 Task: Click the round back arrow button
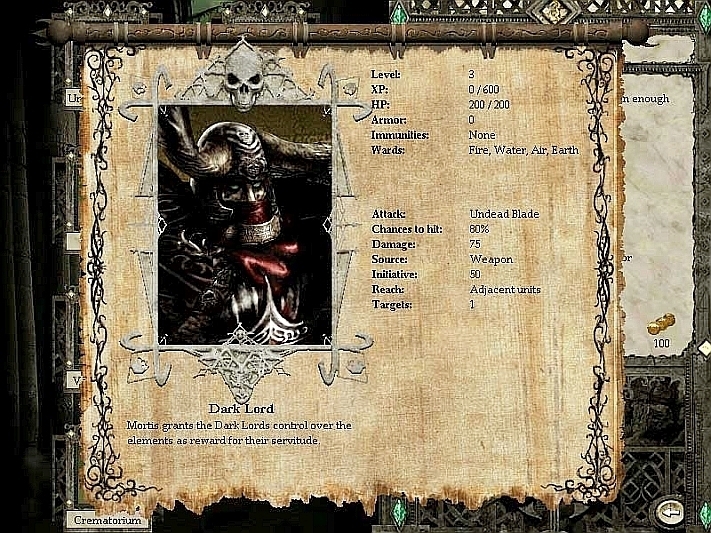tap(669, 512)
